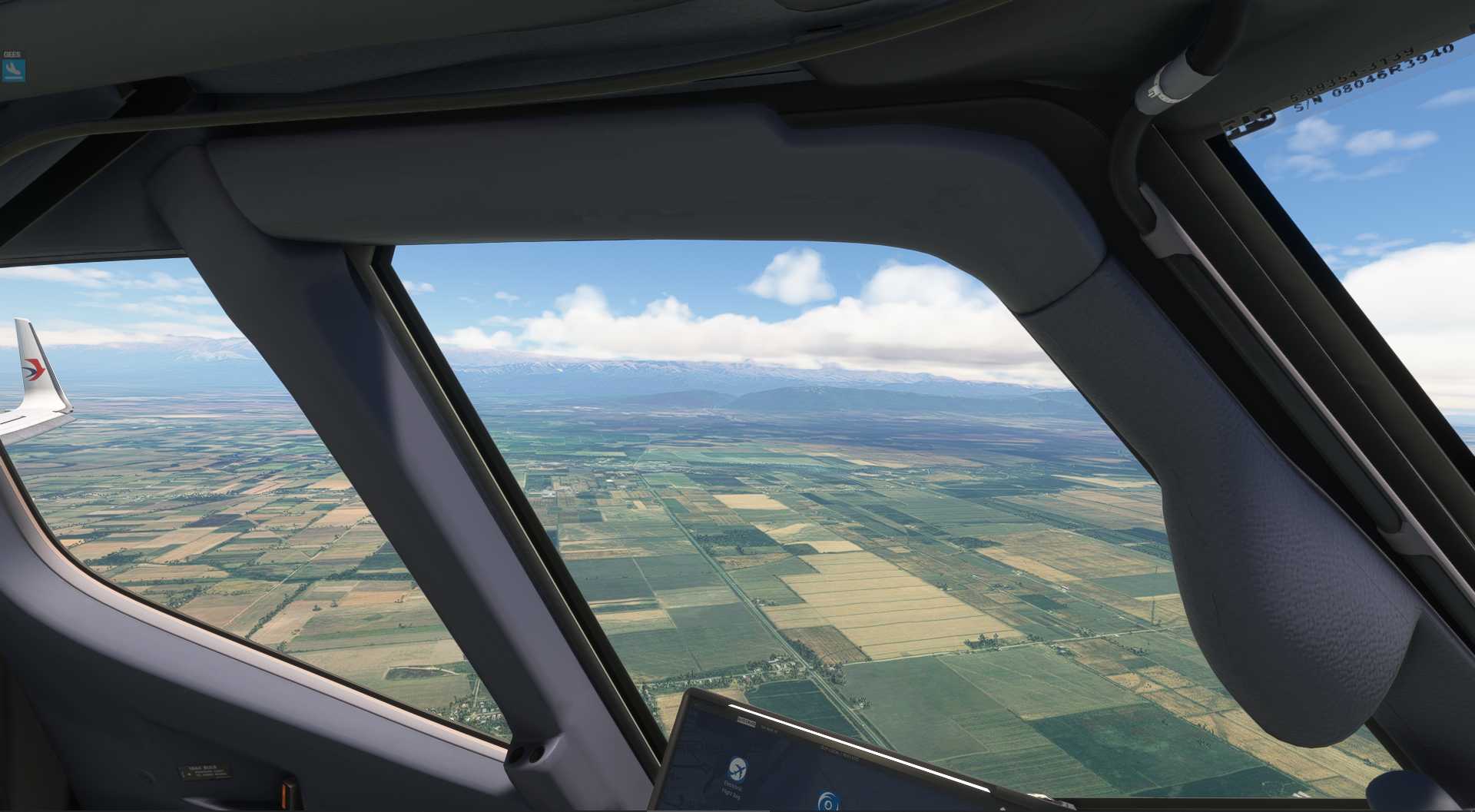Launch the Electronic Flight Bag tablet app
Viewport: 1475px width, 812px height.
click(737, 767)
